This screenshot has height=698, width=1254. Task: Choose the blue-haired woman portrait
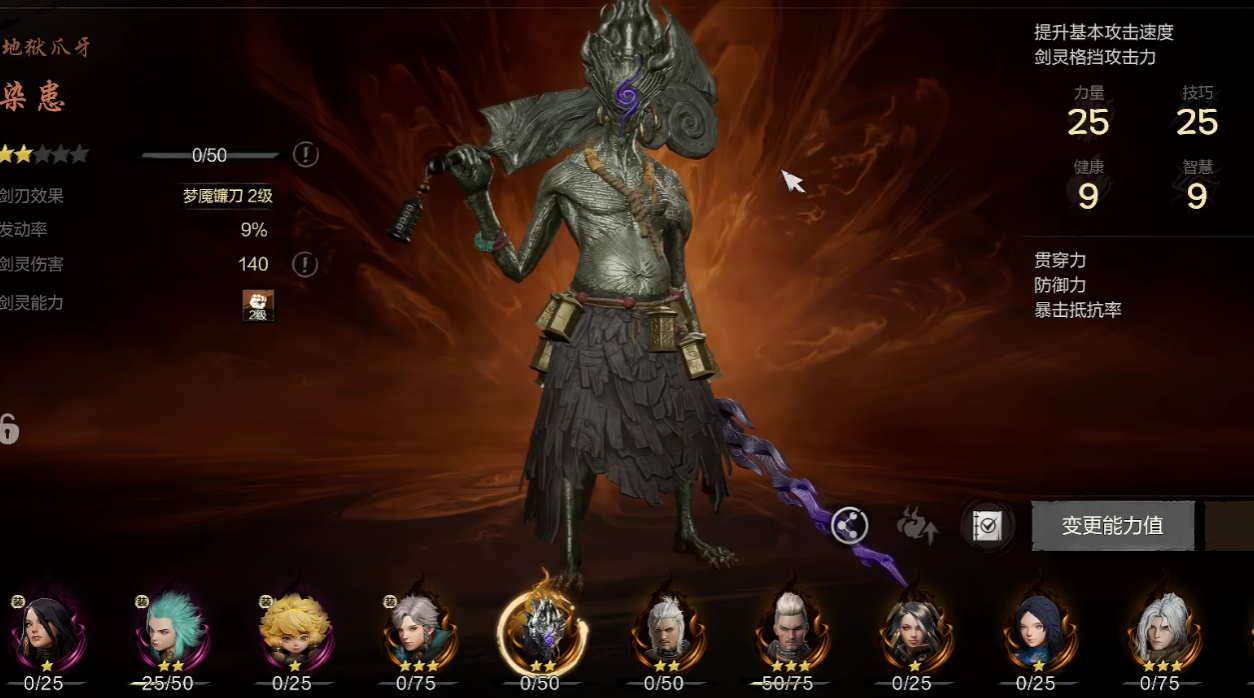[x=1035, y=630]
